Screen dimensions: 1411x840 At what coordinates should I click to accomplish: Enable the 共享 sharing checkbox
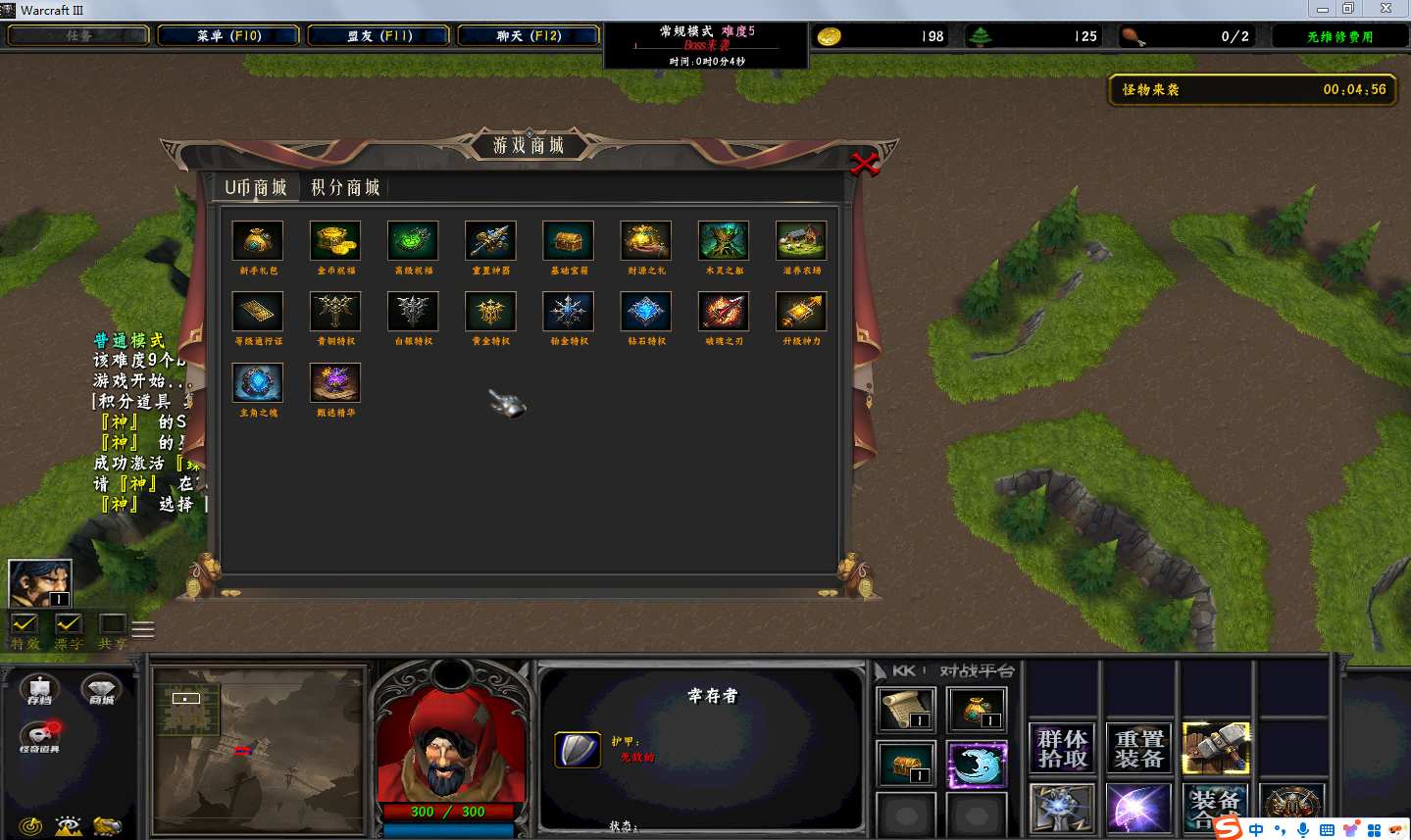(x=113, y=624)
